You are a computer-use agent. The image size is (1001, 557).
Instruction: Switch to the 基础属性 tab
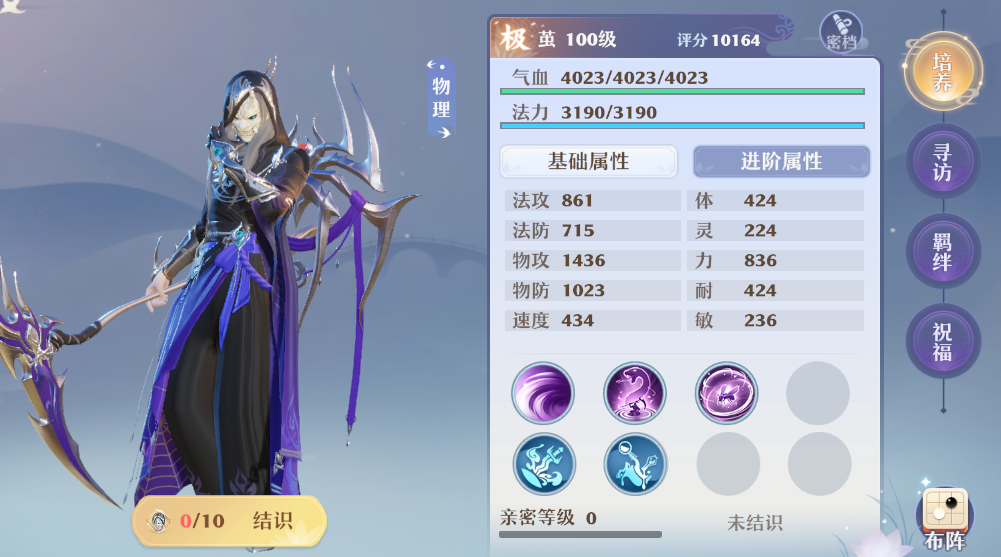588,161
